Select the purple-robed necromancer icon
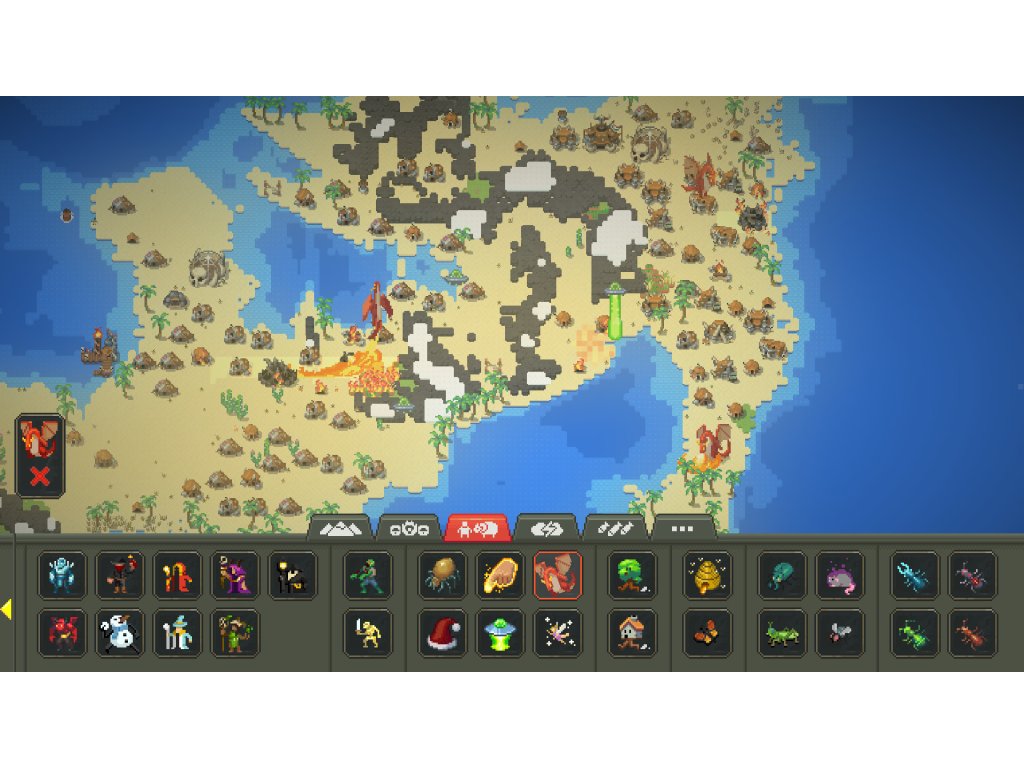Viewport: 1024px width, 768px height. [x=235, y=575]
